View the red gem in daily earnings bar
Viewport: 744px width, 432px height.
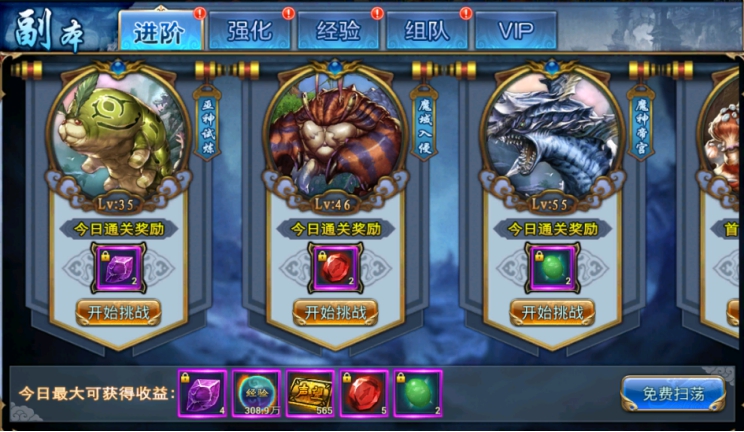point(364,393)
